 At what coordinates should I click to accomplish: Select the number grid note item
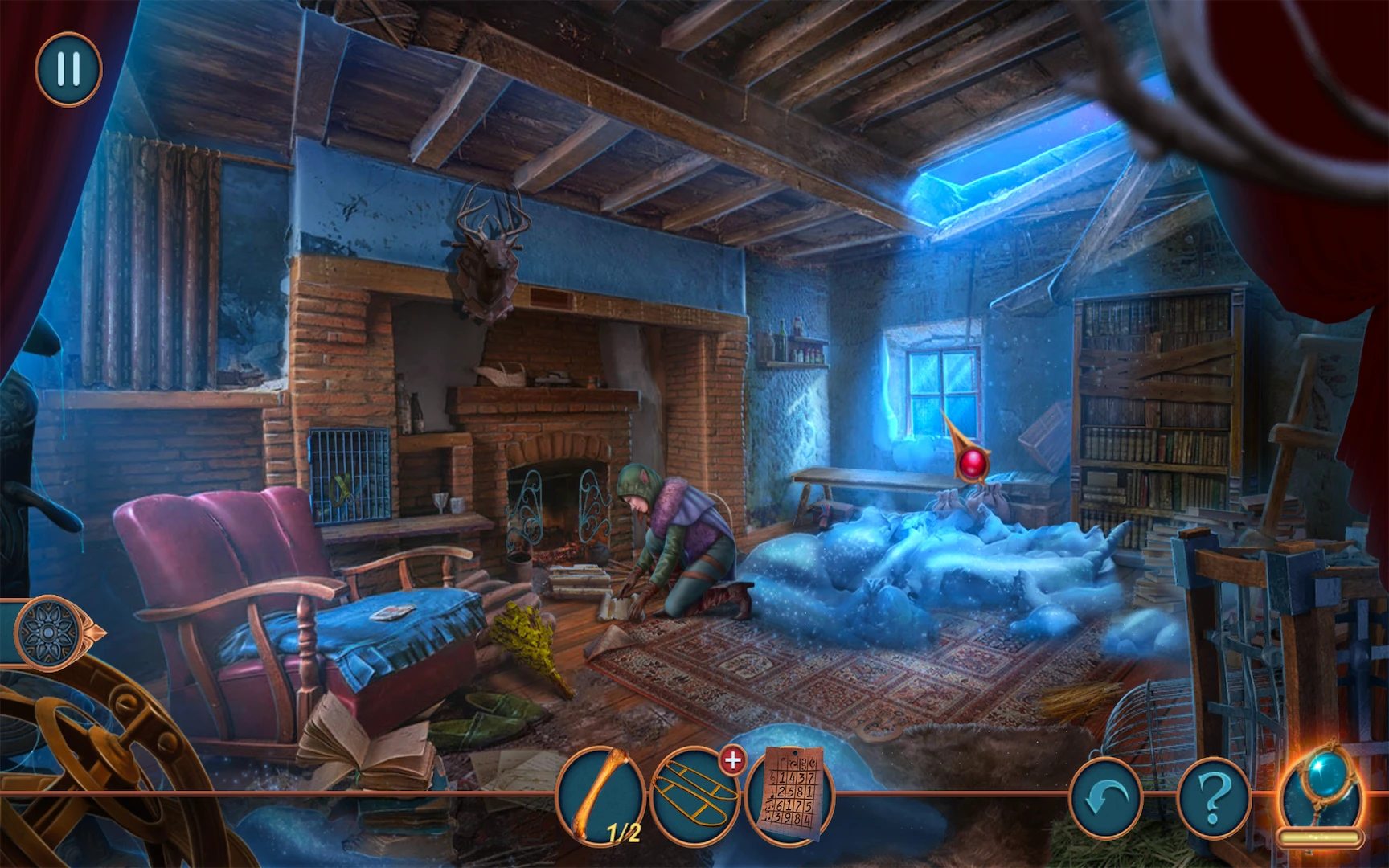790,795
